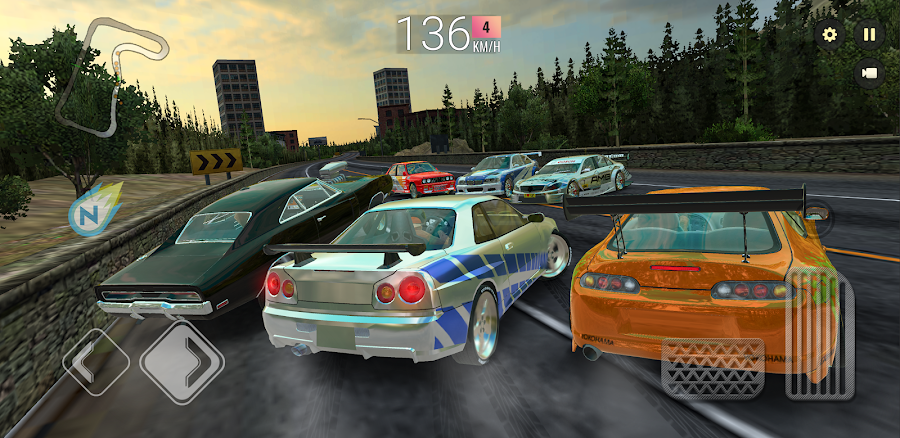Pause the race
The image size is (900, 438).
(869, 35)
